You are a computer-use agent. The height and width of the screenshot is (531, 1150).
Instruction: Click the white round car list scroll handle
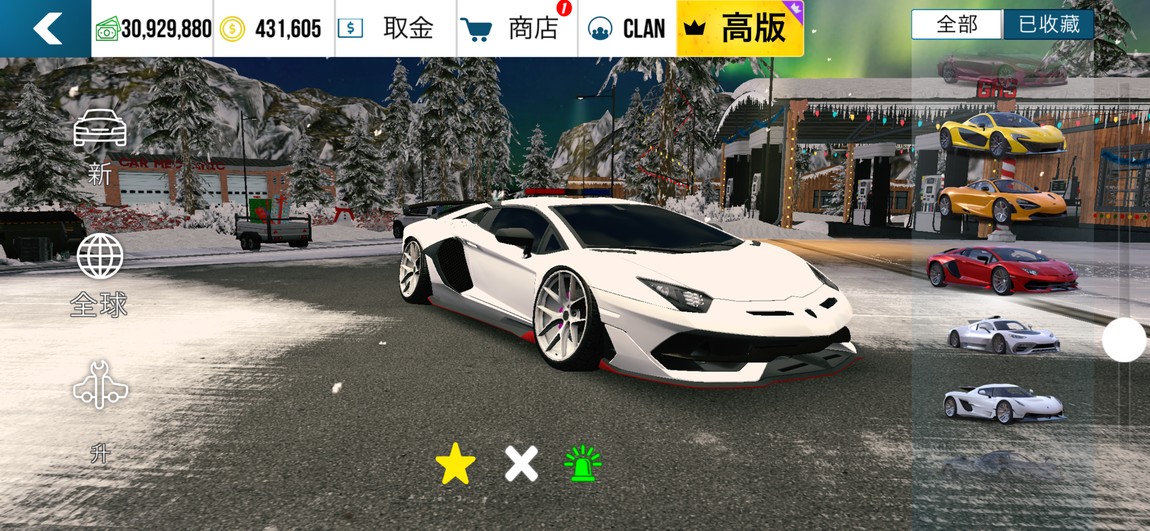point(1124,340)
